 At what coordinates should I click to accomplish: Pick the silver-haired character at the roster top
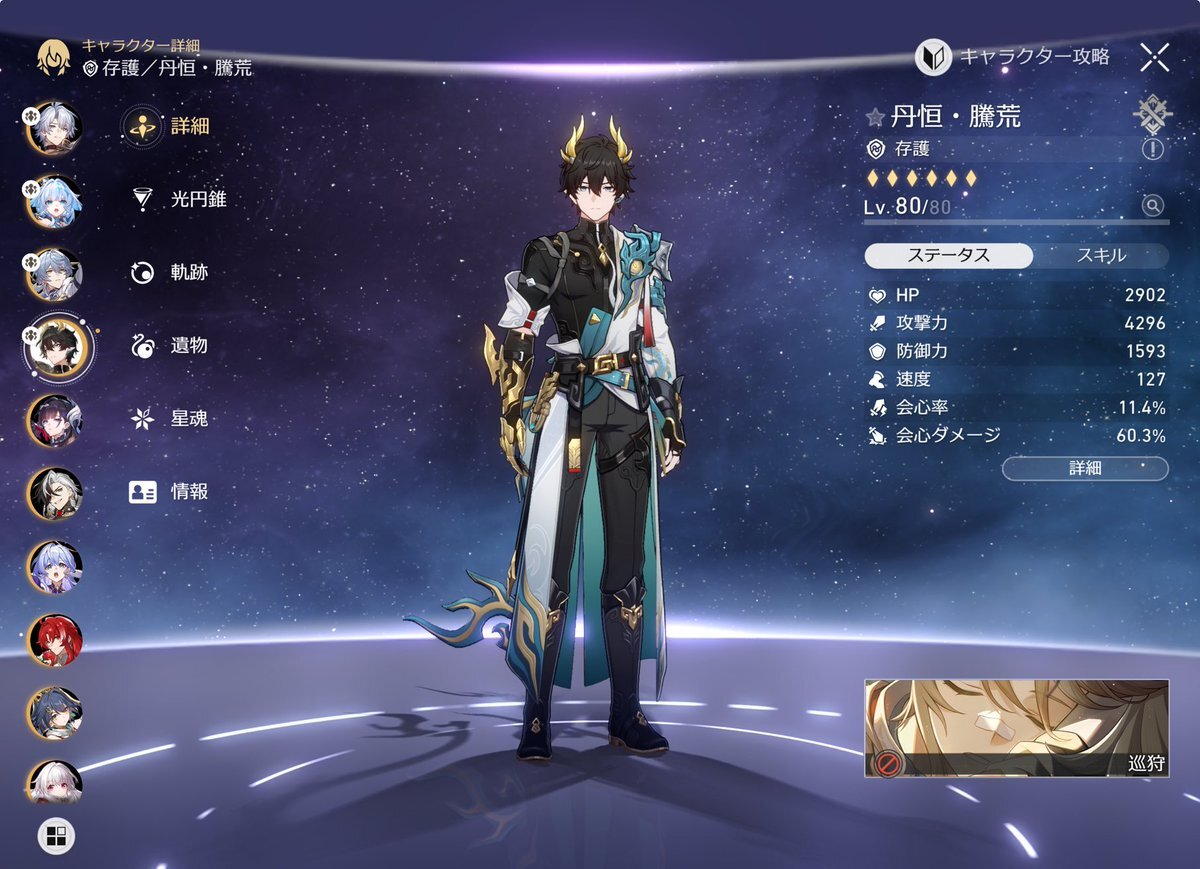click(55, 128)
